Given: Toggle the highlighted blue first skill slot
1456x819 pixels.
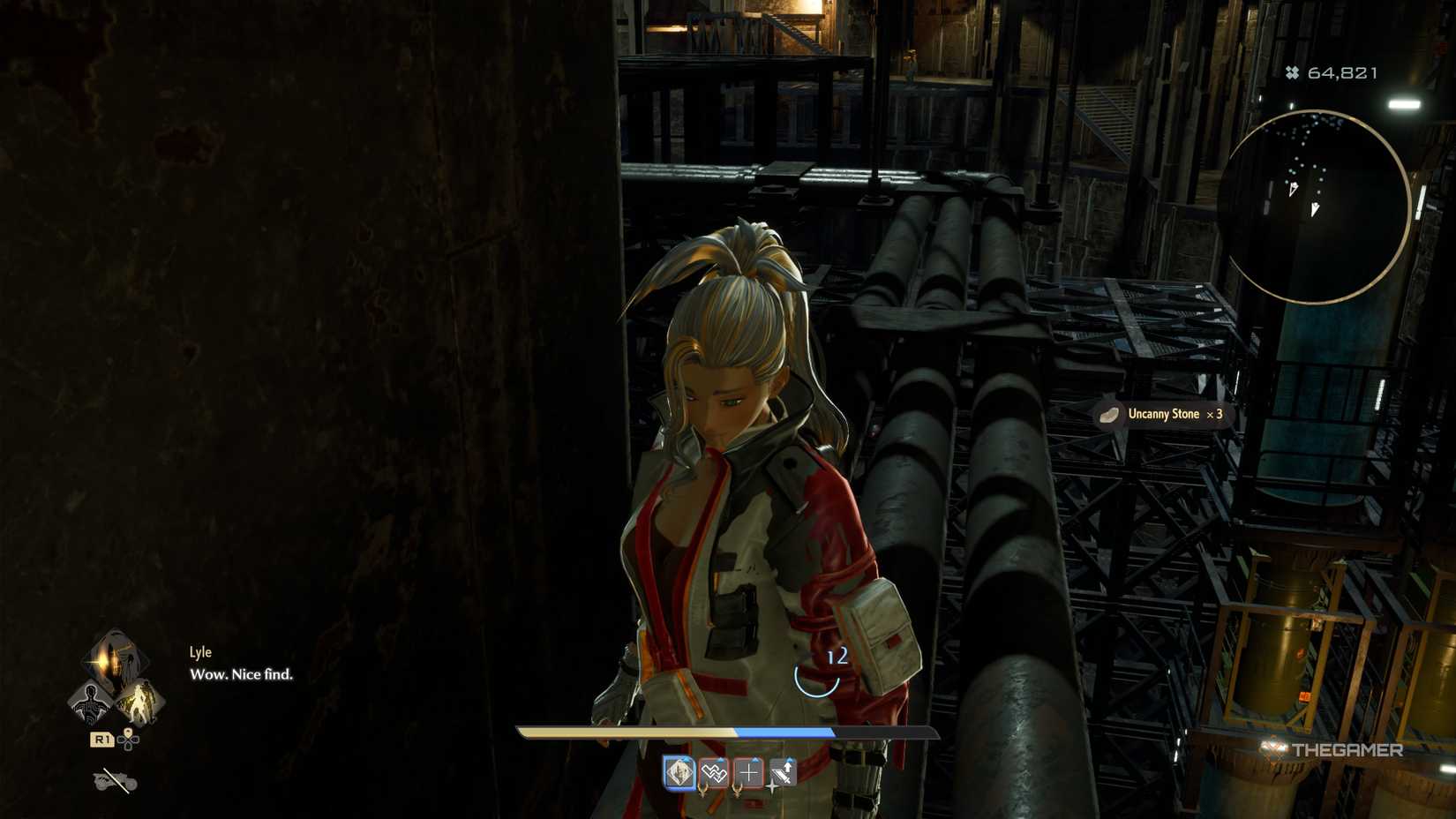Looking at the screenshot, I should point(679,773).
